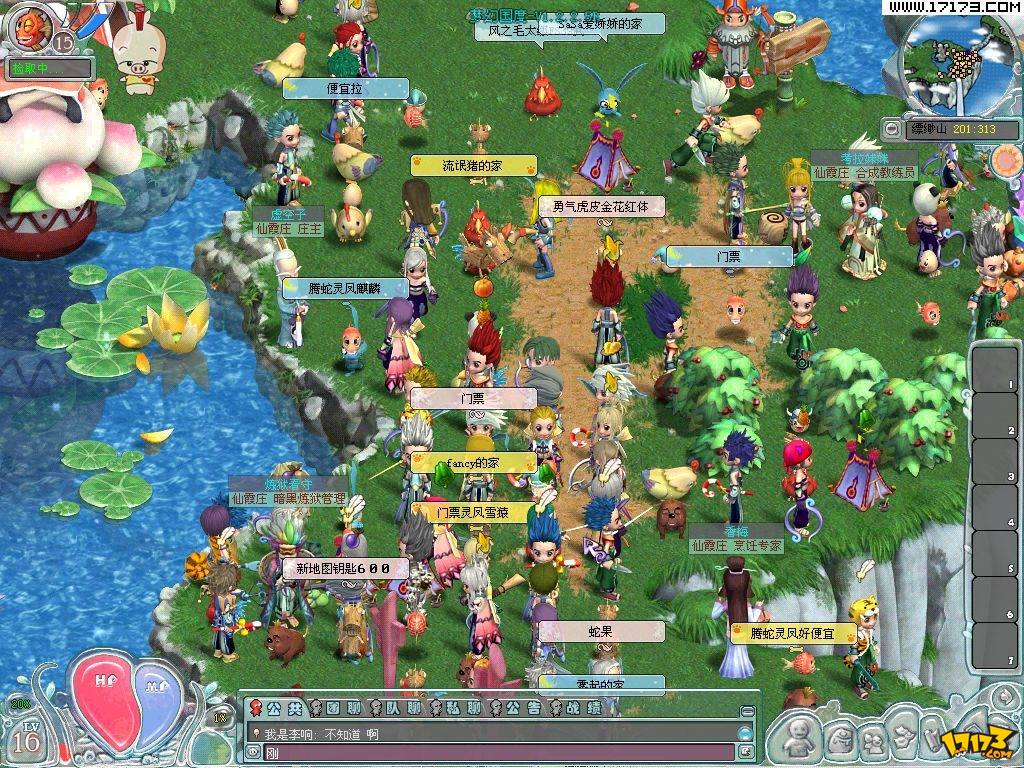Select the orange pet portrait
This screenshot has width=1024, height=768.
click(28, 25)
